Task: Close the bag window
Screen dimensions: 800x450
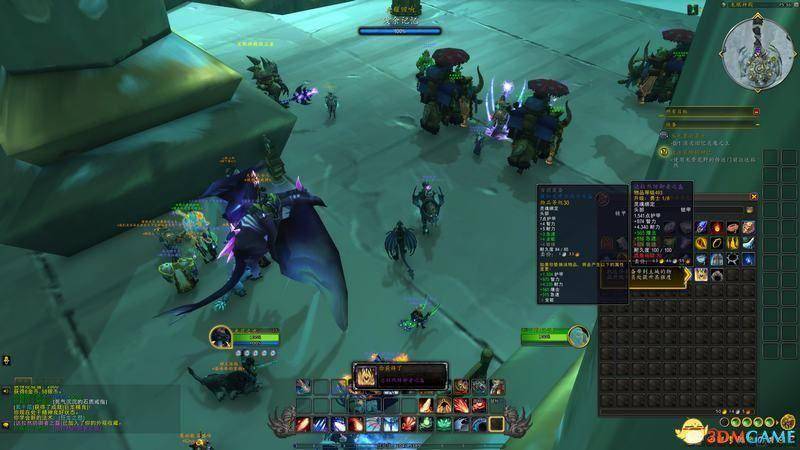Action: (754, 198)
